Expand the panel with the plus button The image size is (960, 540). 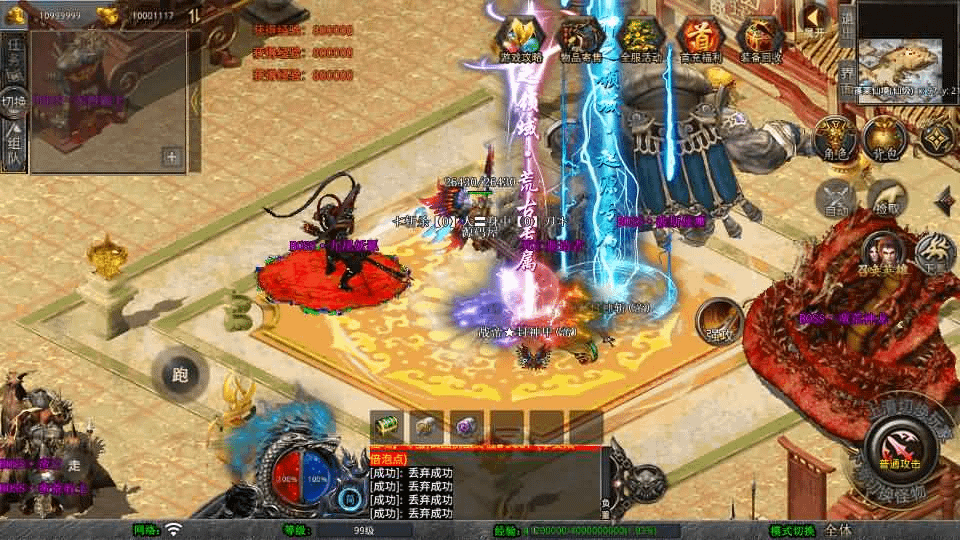[172, 156]
